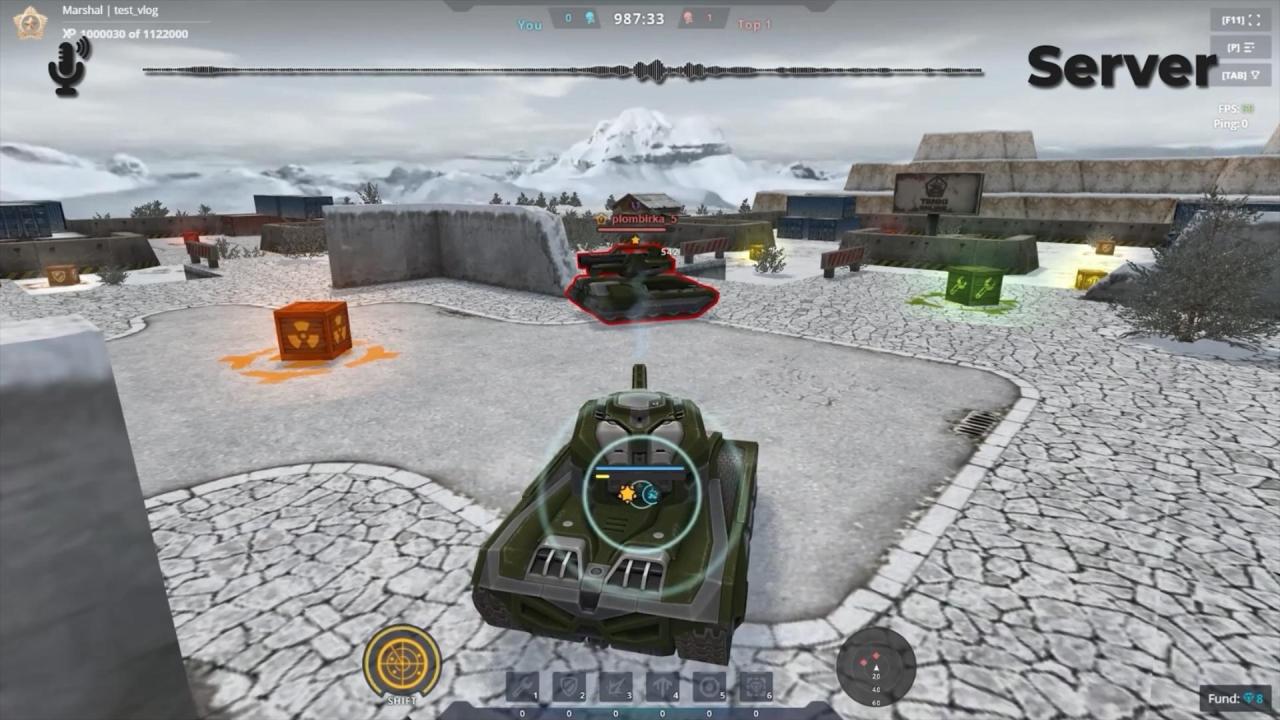This screenshot has height=720, width=1280.
Task: Click the Marshal rank star emblem
Action: [29, 22]
